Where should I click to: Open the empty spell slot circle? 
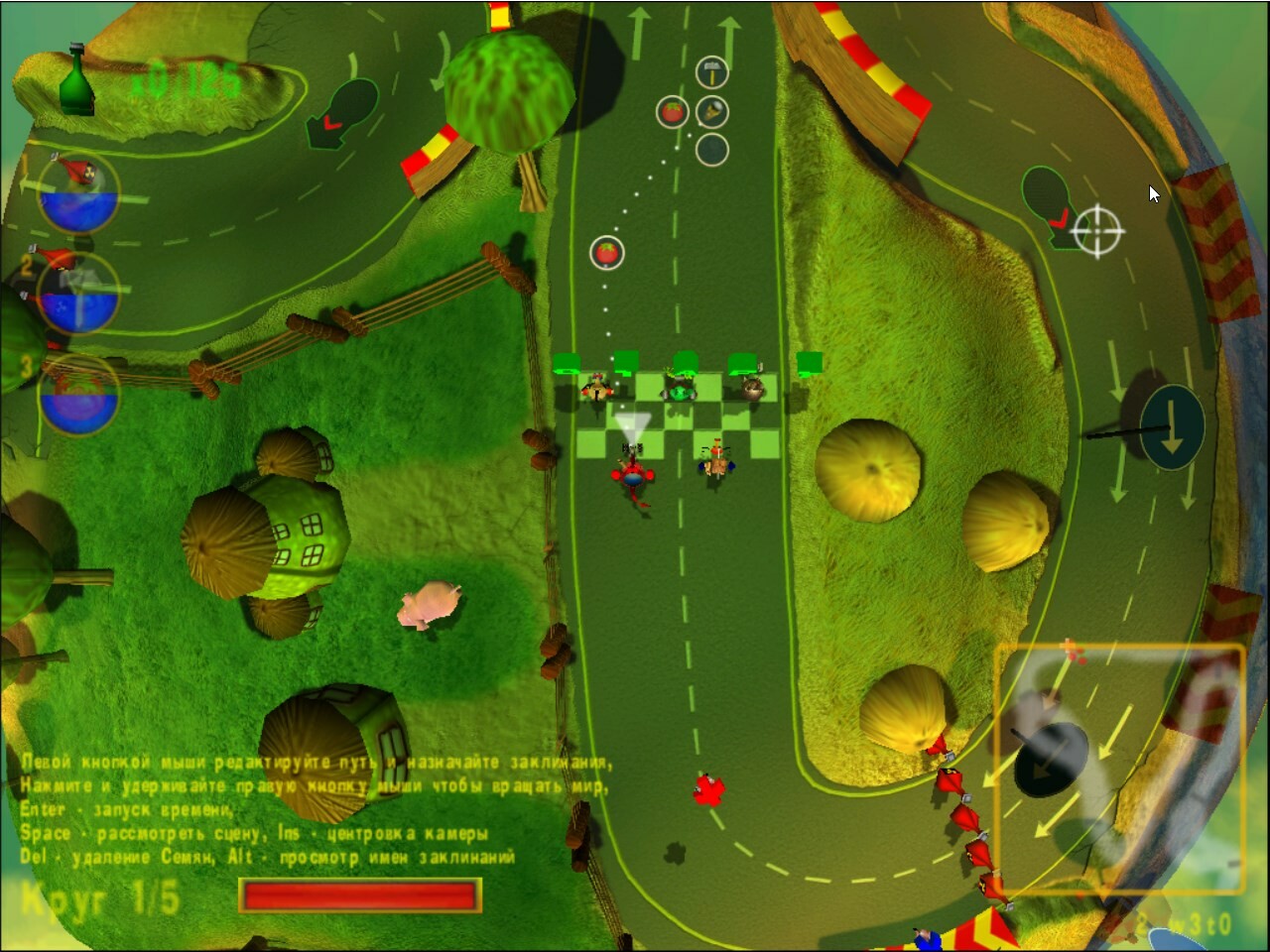click(x=712, y=151)
